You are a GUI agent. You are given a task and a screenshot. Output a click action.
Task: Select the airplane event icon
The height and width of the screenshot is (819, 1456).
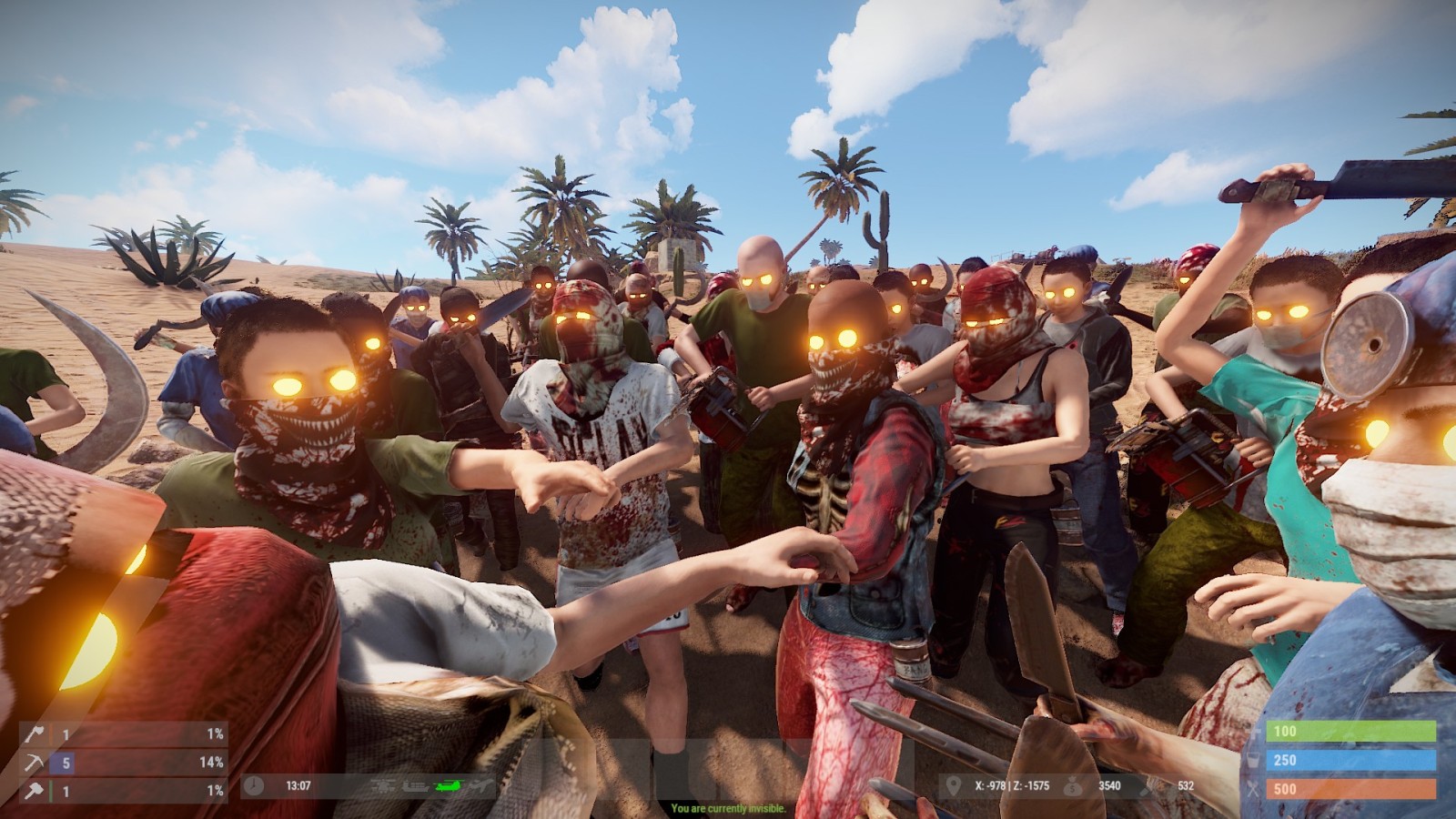(x=481, y=785)
